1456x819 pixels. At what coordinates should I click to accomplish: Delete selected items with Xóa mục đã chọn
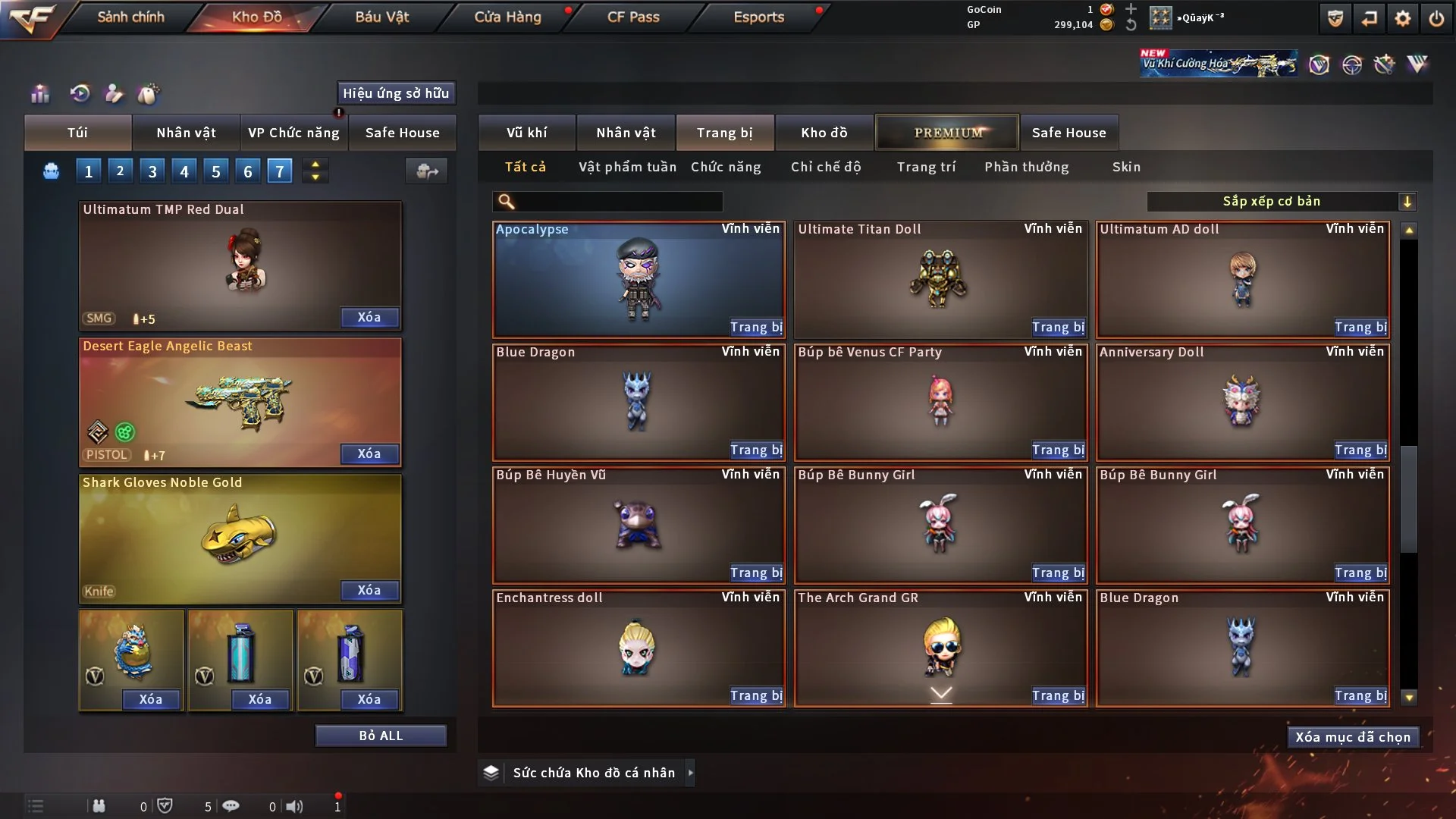click(1353, 737)
